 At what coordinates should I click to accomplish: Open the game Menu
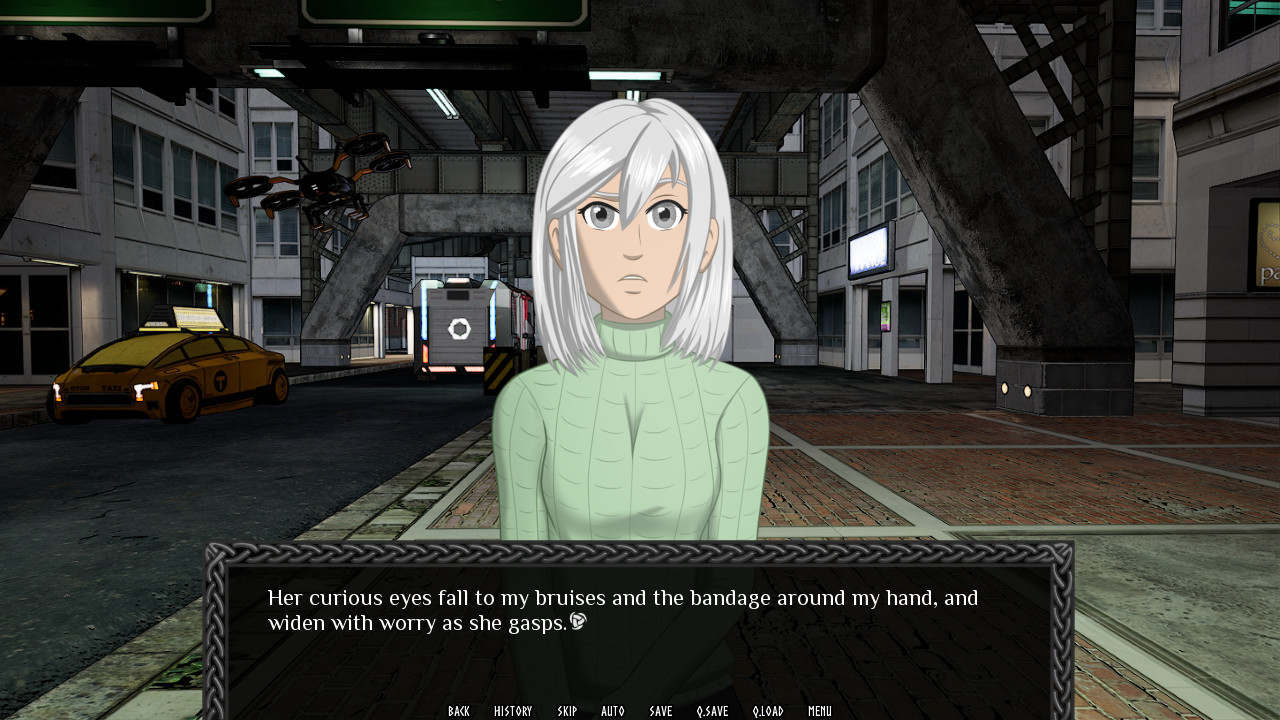click(820, 711)
